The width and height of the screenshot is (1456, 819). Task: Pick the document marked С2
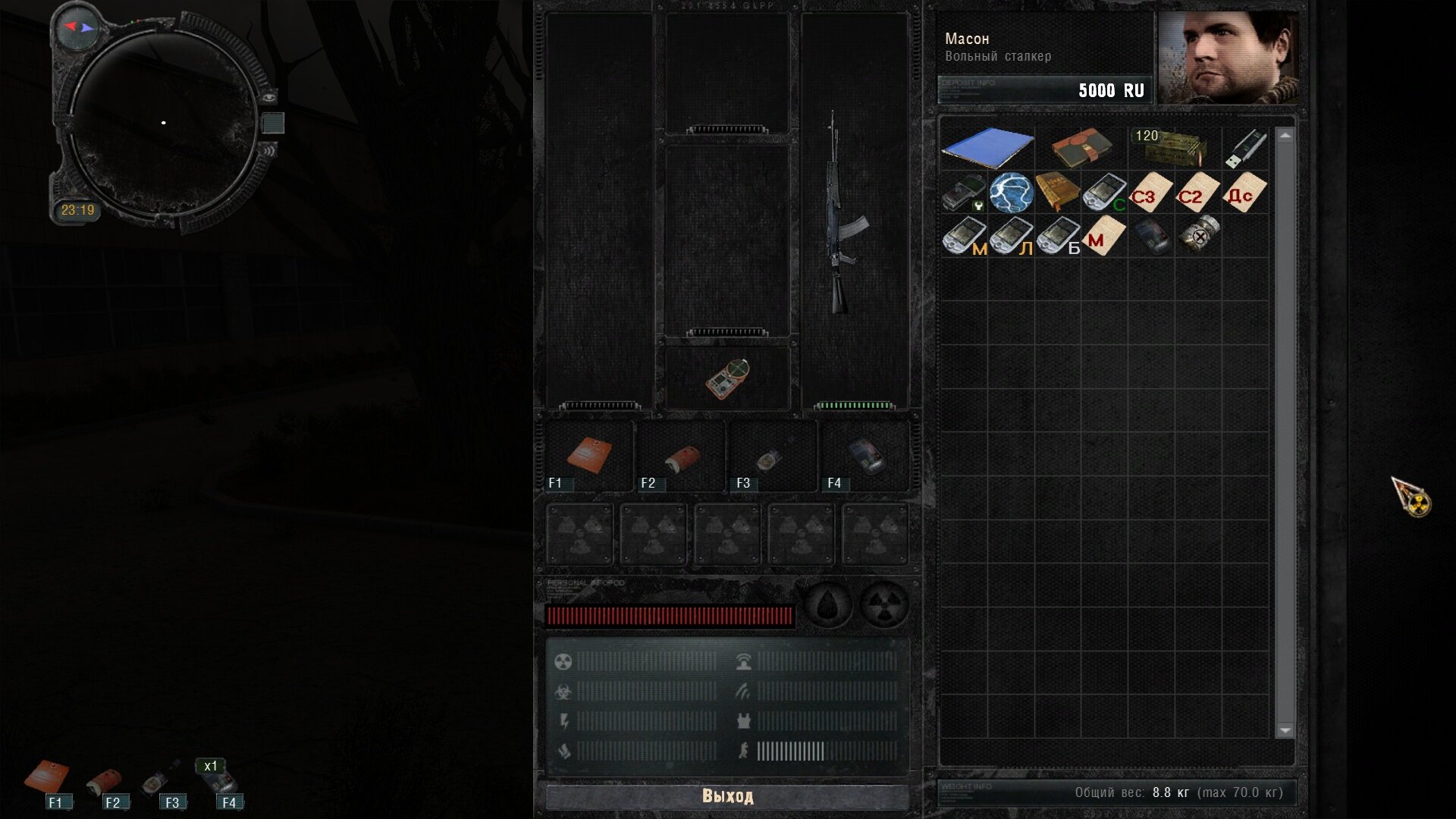click(x=1197, y=192)
